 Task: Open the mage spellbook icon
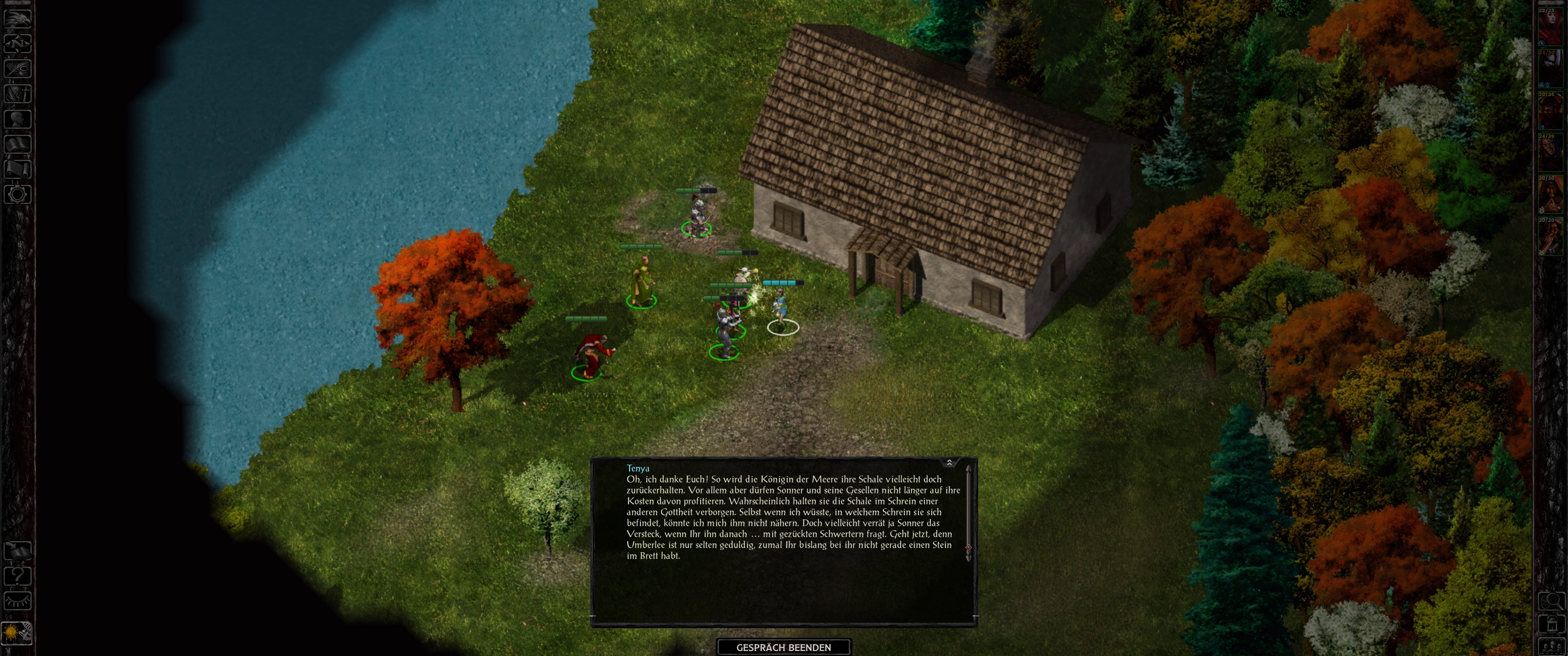pyautogui.click(x=17, y=144)
